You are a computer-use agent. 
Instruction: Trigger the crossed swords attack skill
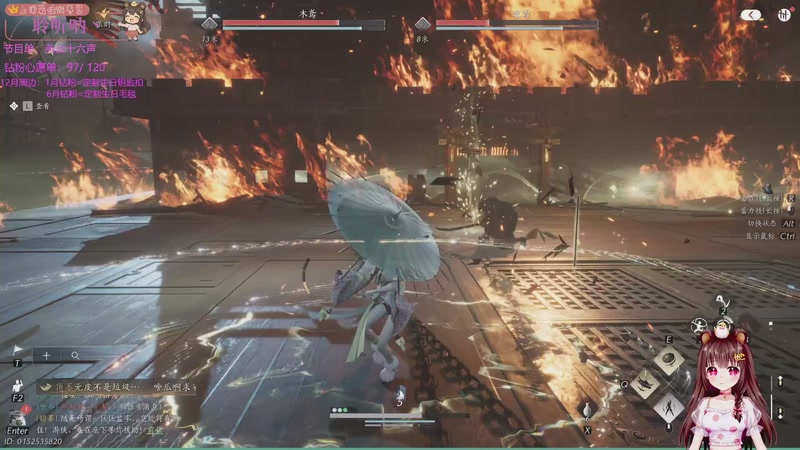tap(667, 406)
